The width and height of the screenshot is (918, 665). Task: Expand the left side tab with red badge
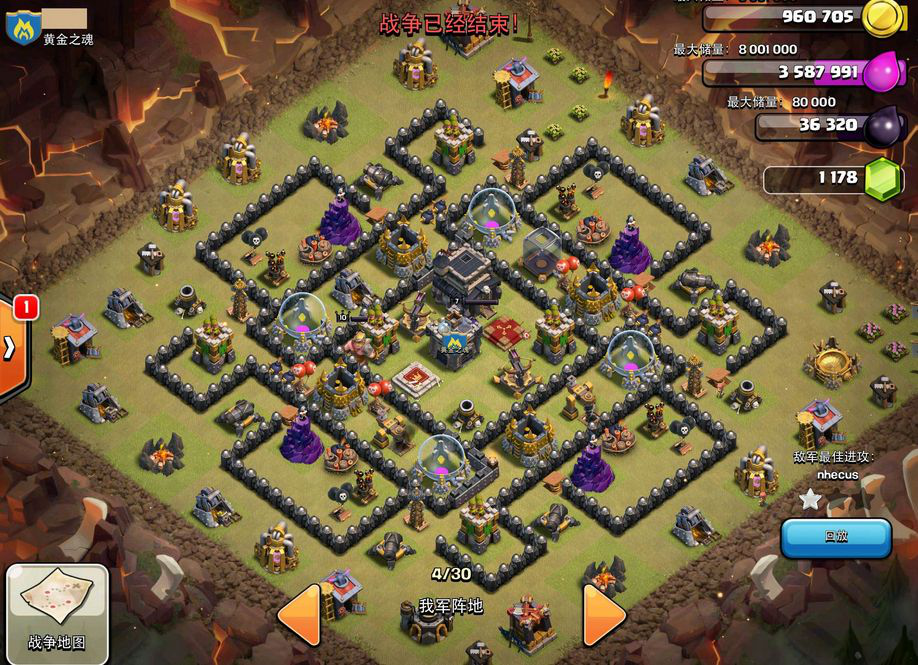12,346
